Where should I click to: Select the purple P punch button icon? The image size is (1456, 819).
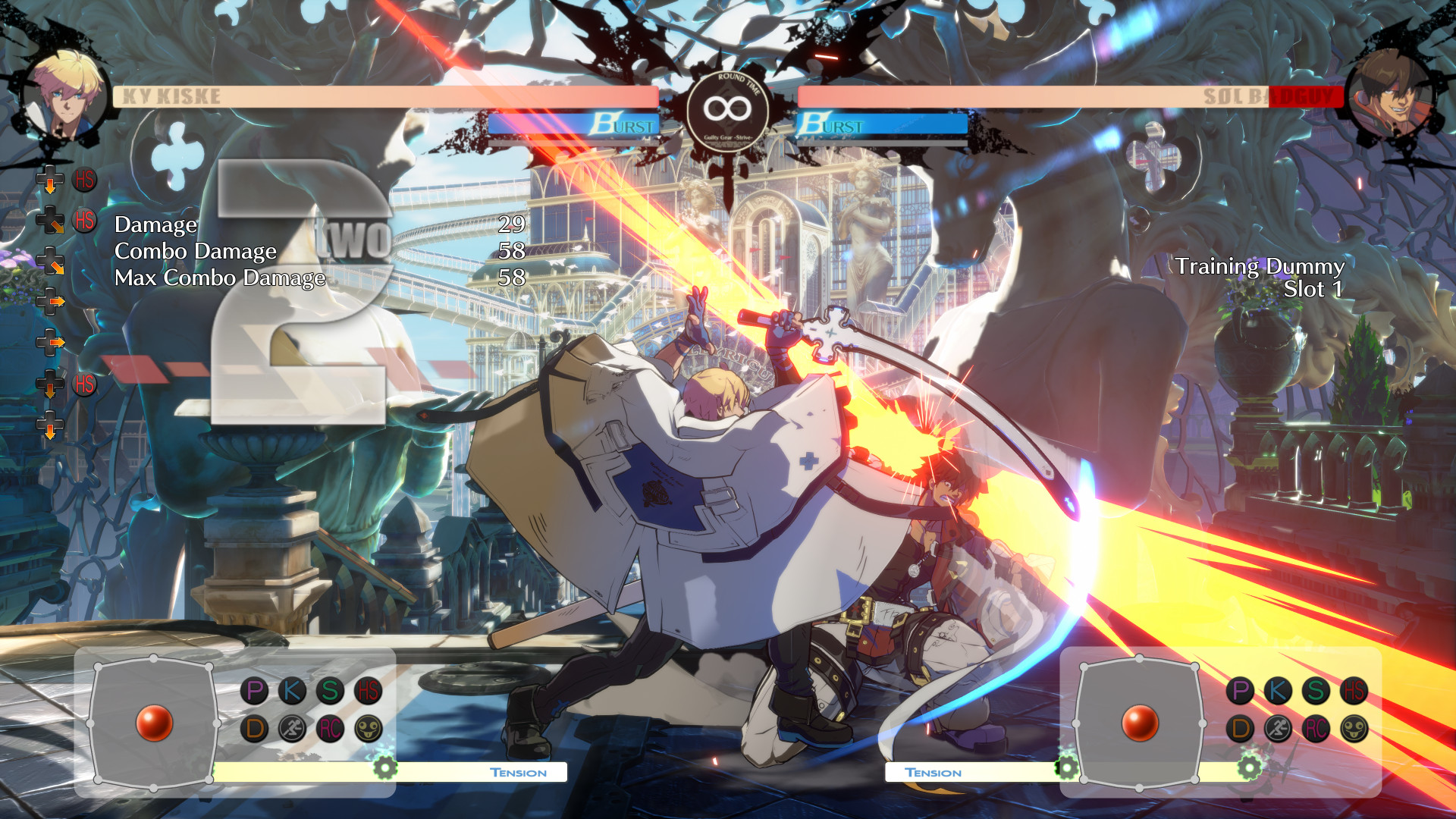point(254,690)
